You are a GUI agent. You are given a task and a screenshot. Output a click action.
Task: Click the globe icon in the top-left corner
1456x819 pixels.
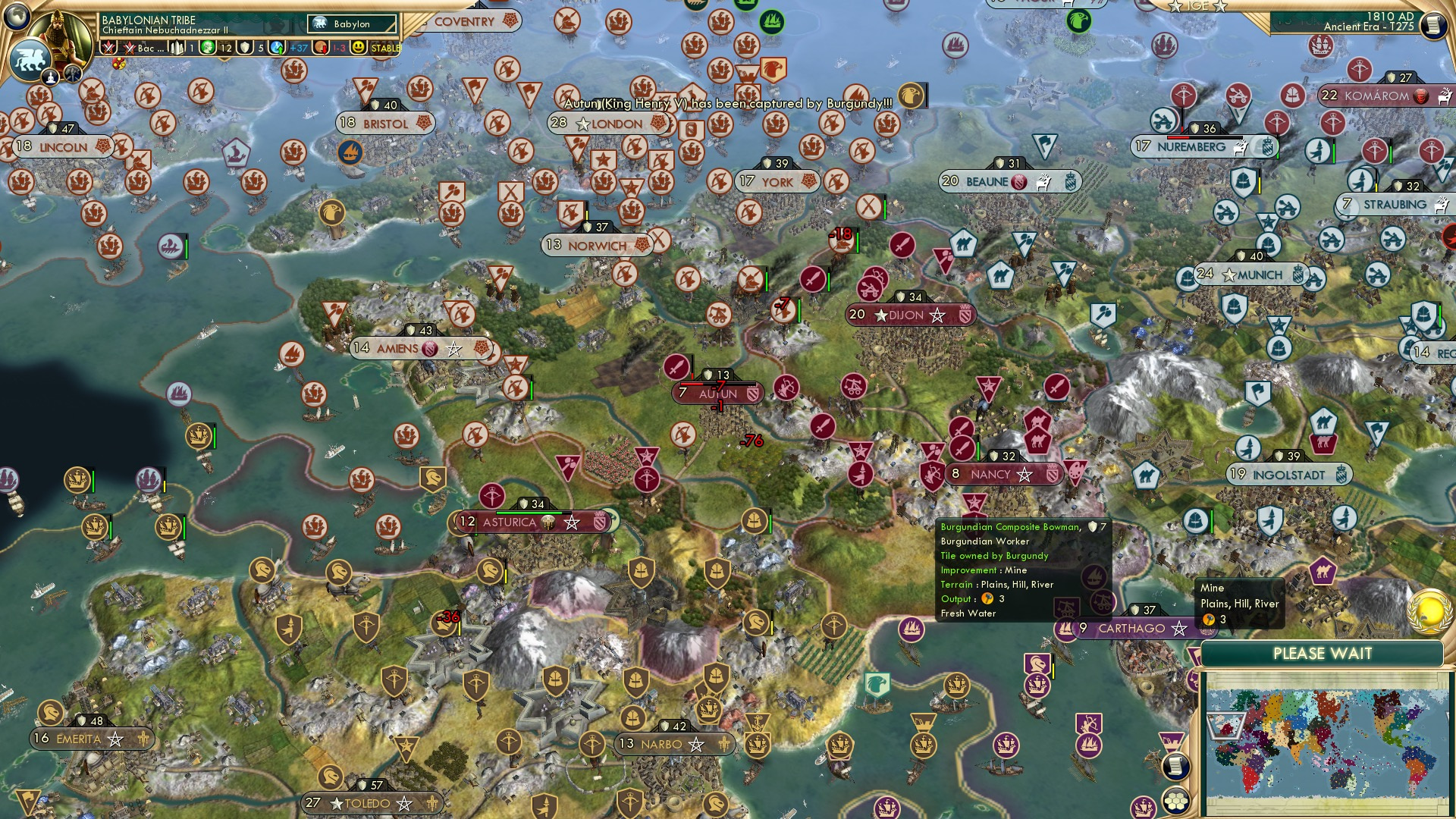tap(17, 17)
